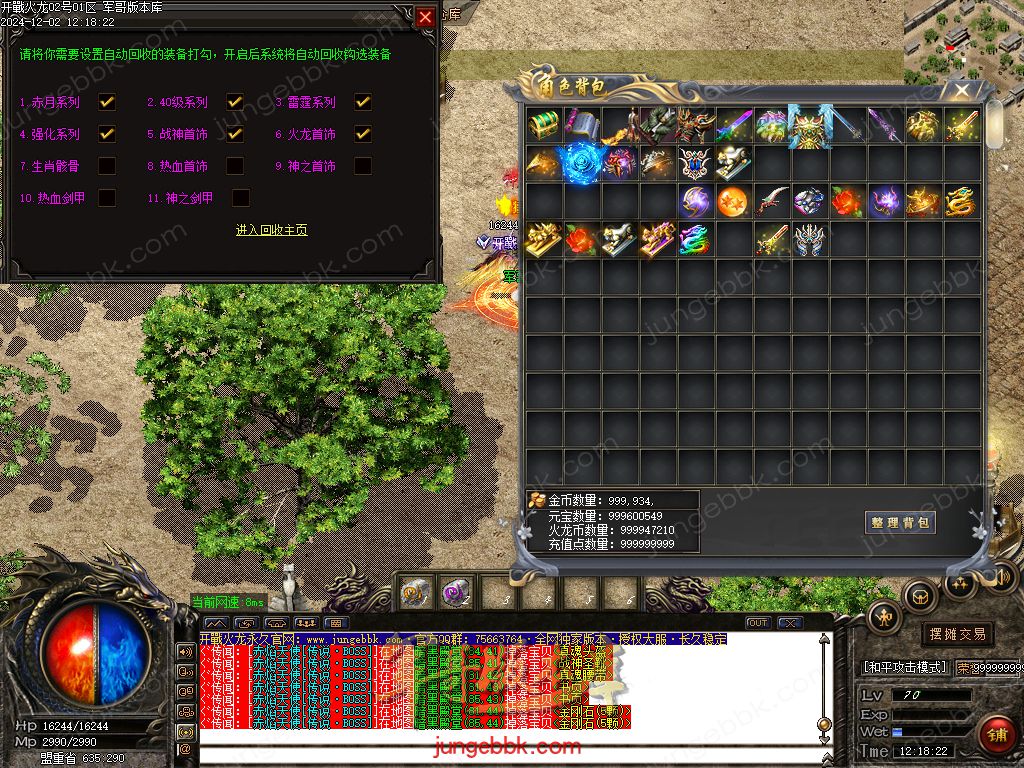Toggle the 强化系列 checkbox
This screenshot has width=1024, height=768.
107,134
